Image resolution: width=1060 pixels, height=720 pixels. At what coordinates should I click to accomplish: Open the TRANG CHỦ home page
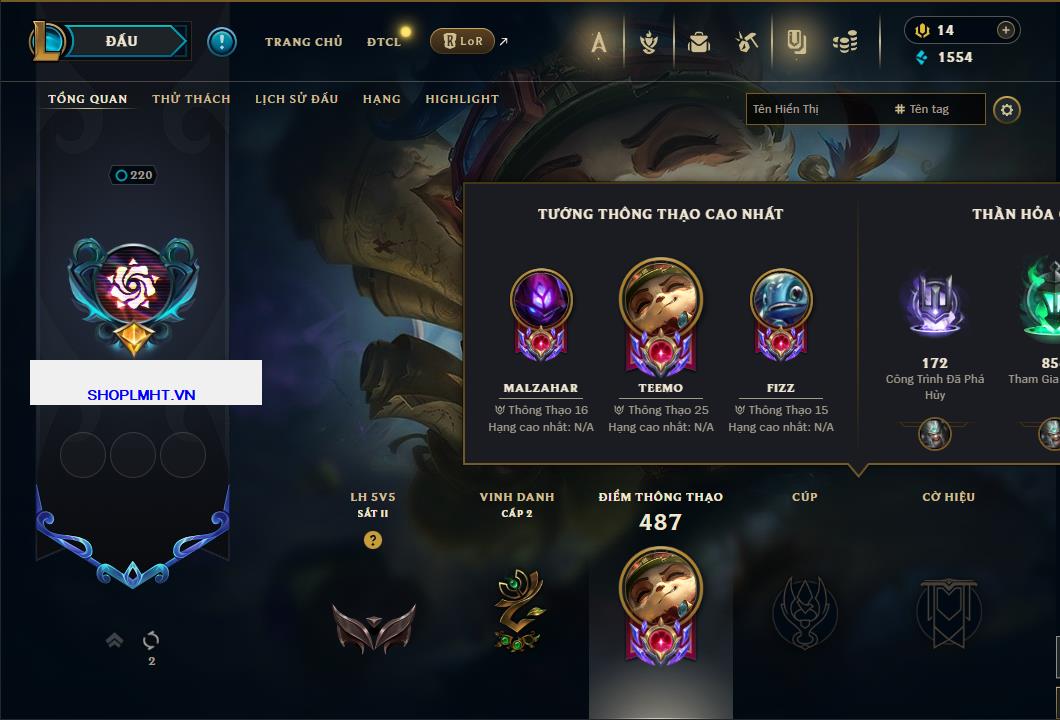tap(303, 42)
